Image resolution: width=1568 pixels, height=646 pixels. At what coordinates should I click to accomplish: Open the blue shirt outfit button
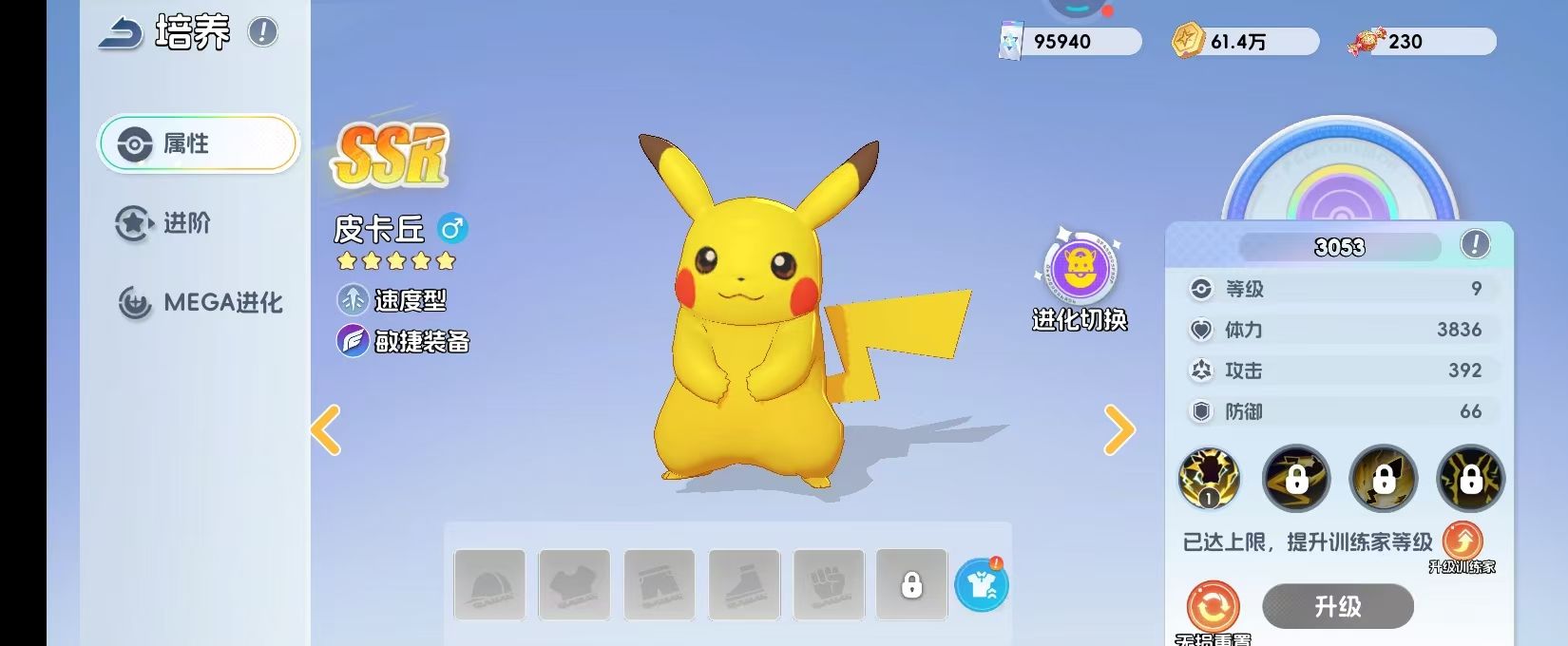(x=981, y=585)
